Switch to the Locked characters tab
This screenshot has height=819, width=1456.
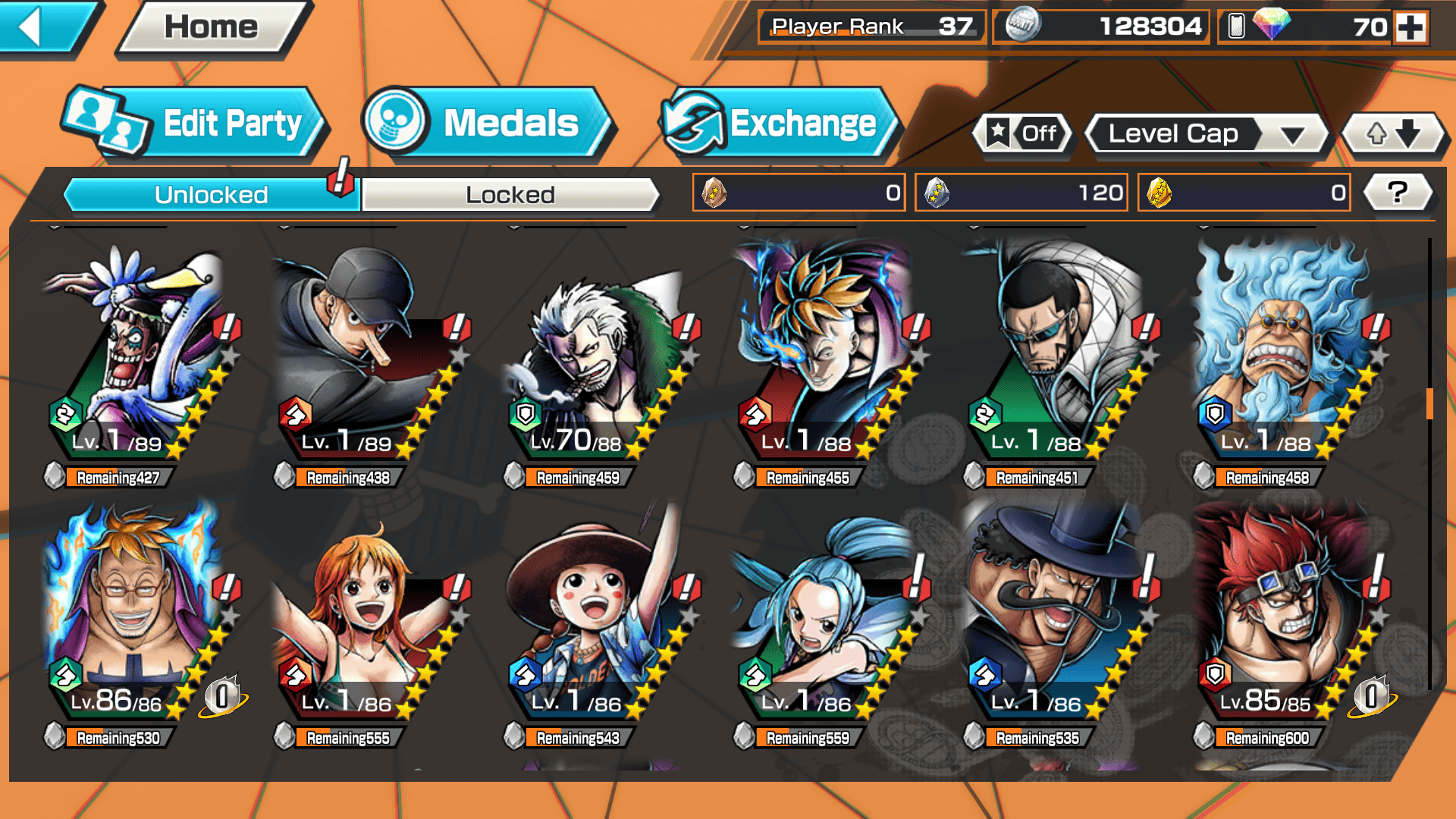click(510, 195)
